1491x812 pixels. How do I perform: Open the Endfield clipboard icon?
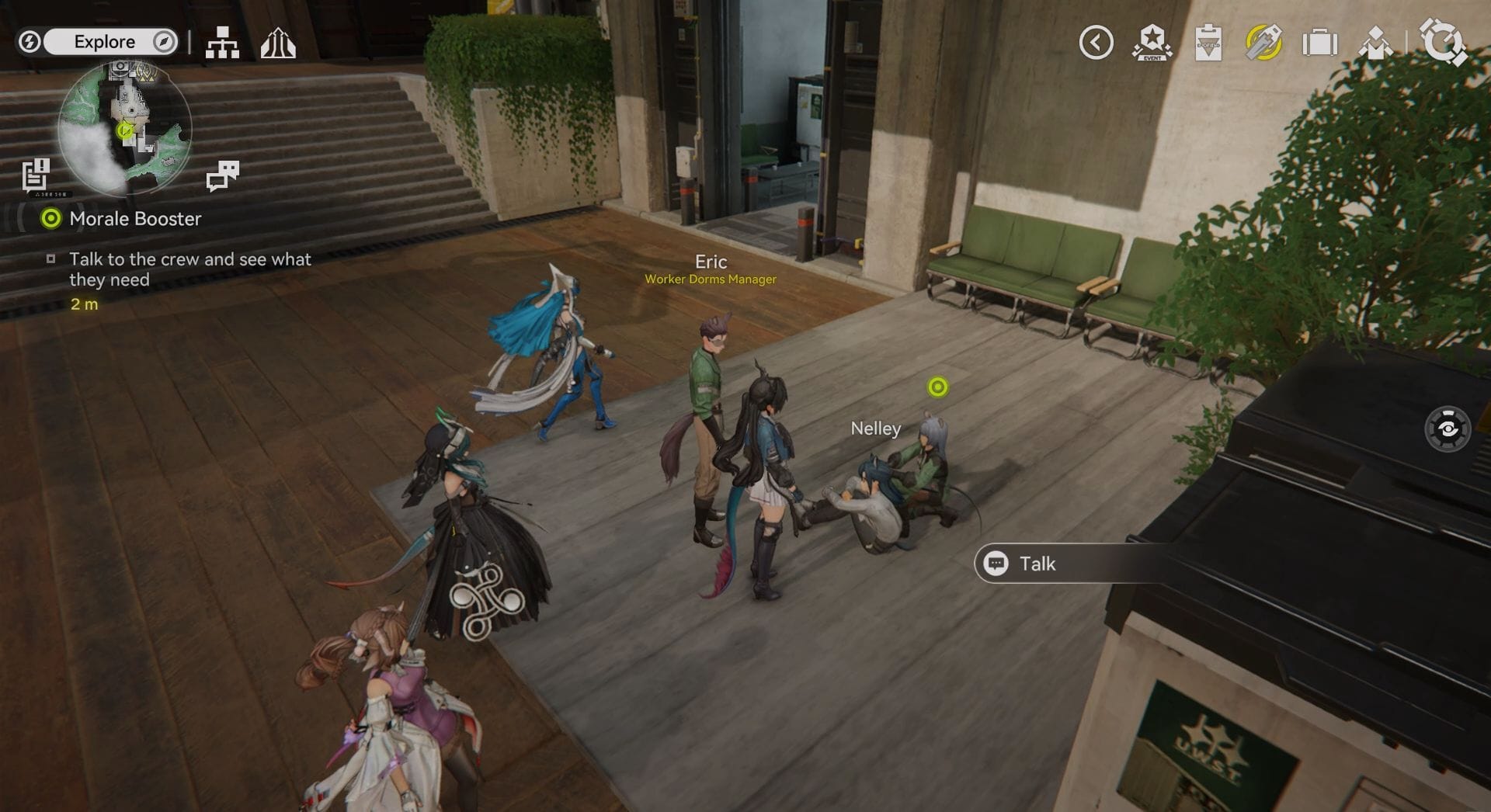1208,43
